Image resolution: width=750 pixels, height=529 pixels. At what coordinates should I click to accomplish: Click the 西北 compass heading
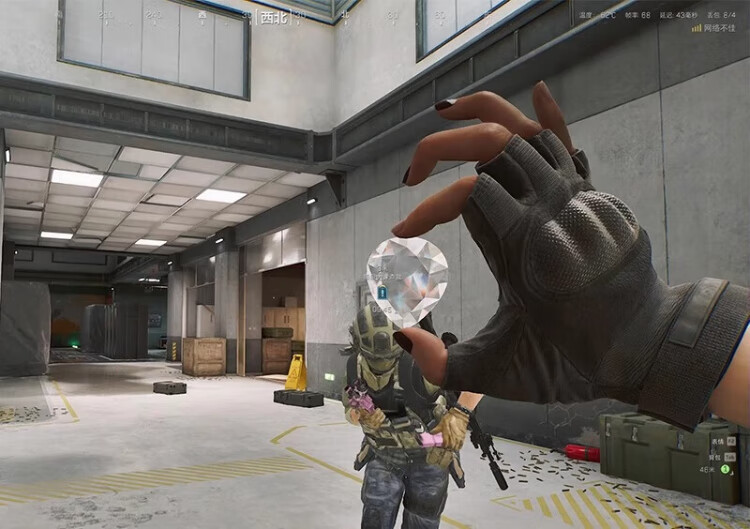point(271,17)
